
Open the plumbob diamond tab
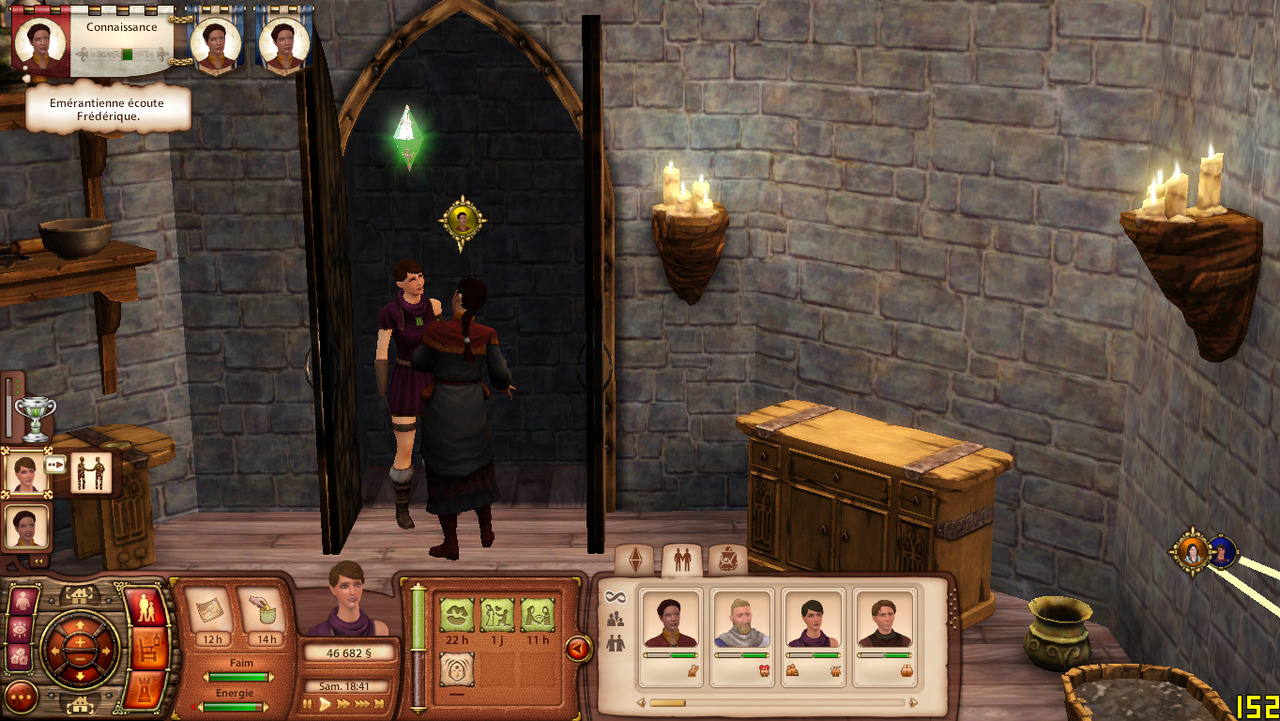[635, 561]
